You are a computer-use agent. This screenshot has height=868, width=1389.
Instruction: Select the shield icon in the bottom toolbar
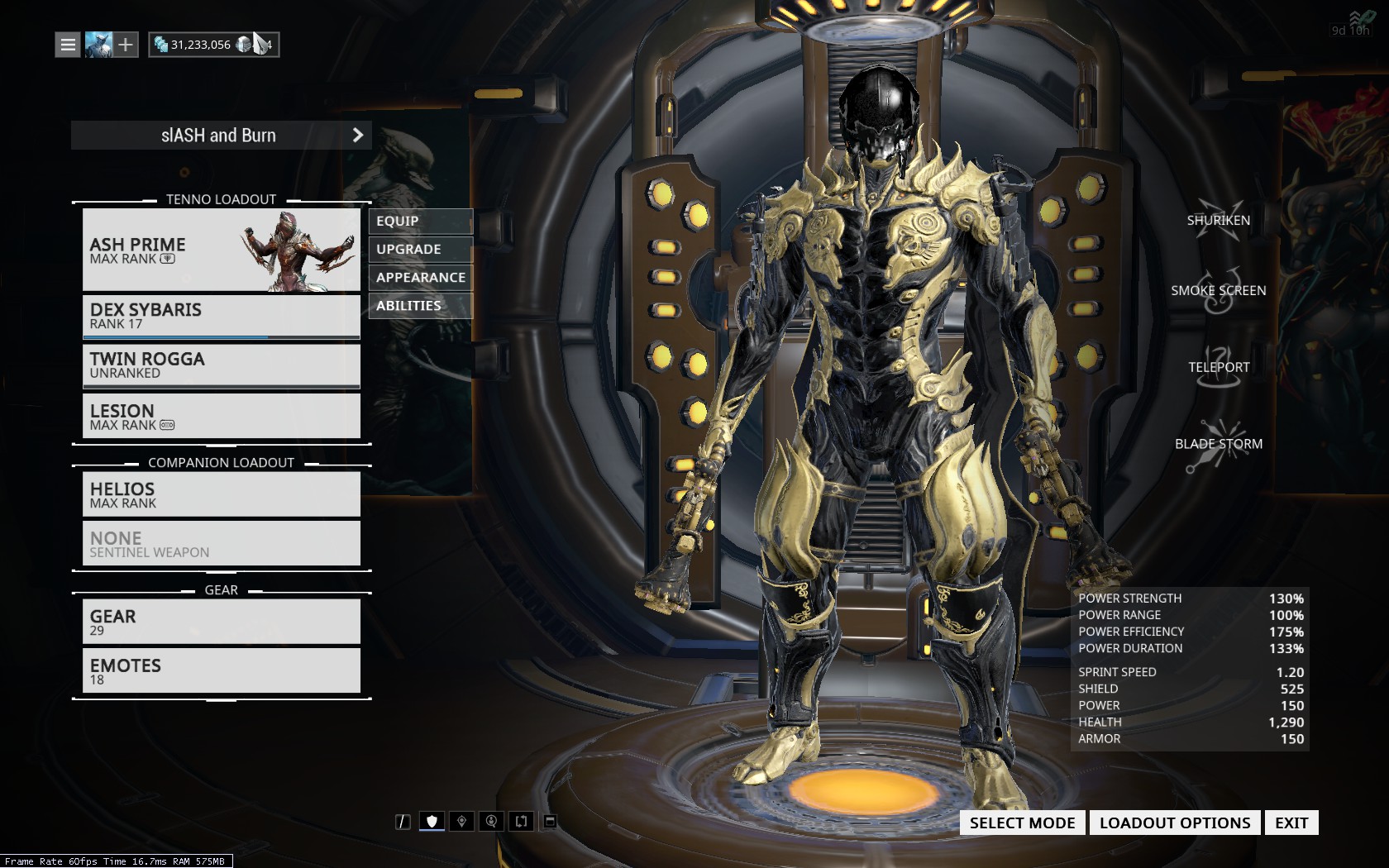432,821
